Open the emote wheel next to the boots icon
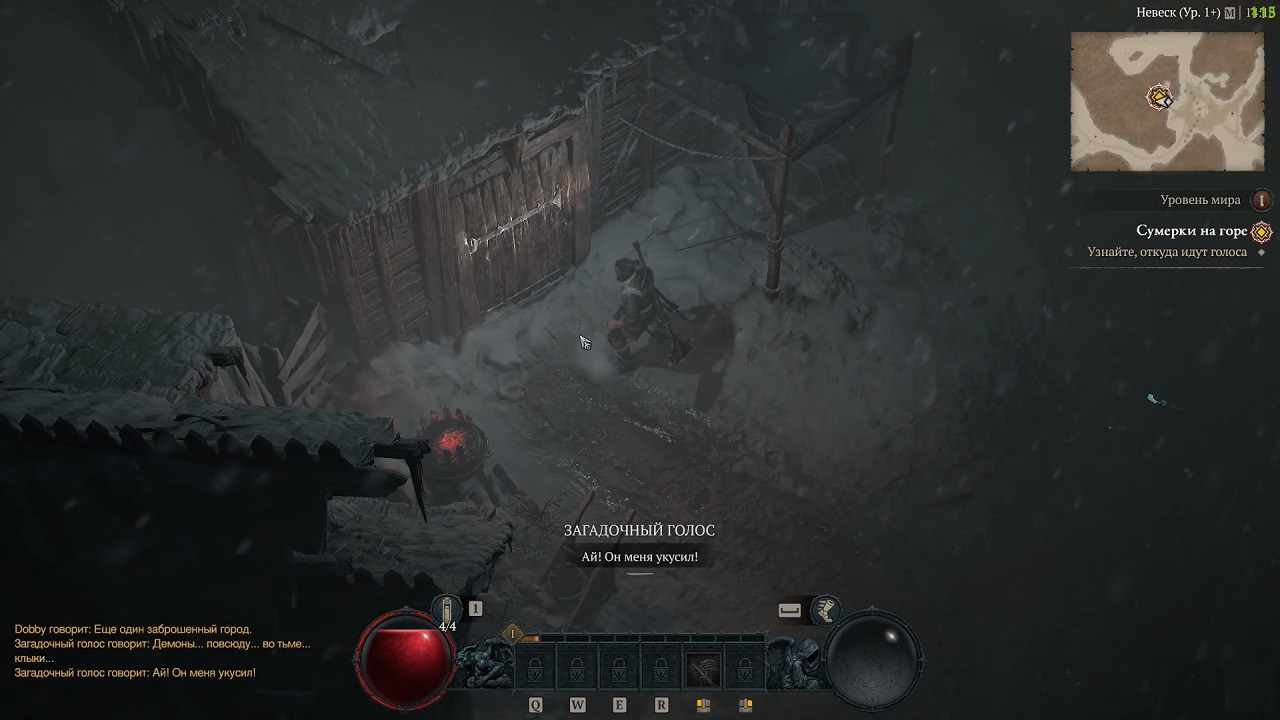Image resolution: width=1280 pixels, height=720 pixels. pyautogui.click(x=789, y=609)
